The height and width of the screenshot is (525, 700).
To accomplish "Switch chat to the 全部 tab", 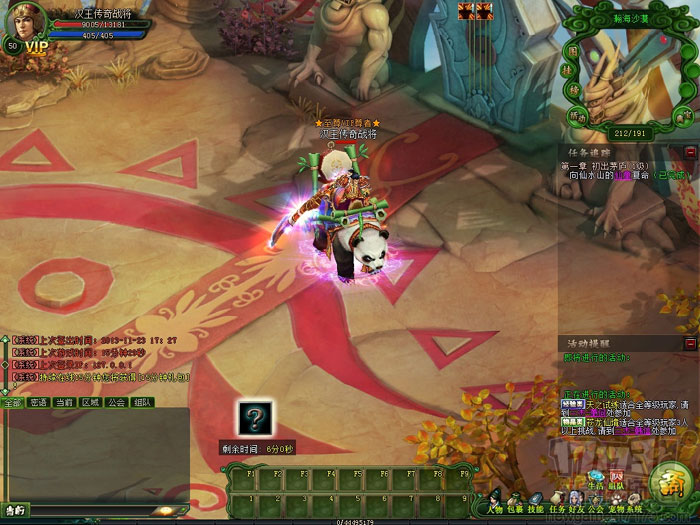I will coord(12,402).
